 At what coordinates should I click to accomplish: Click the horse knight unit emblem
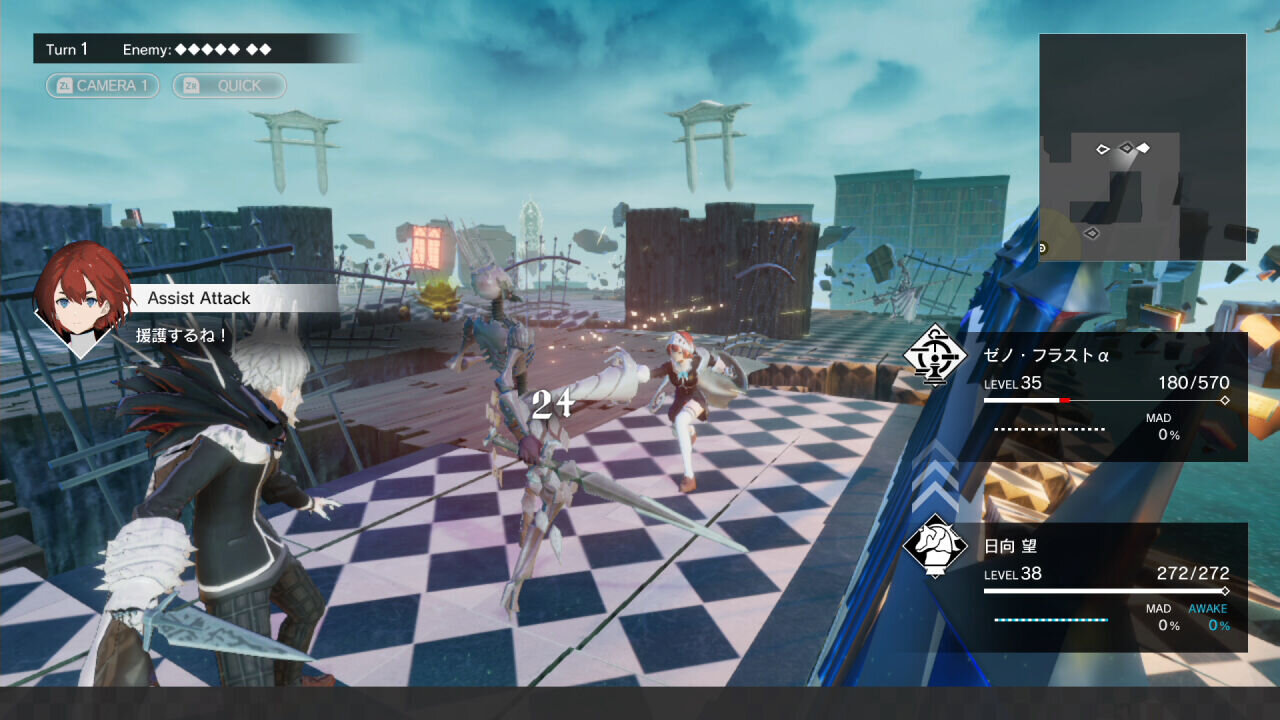[934, 545]
